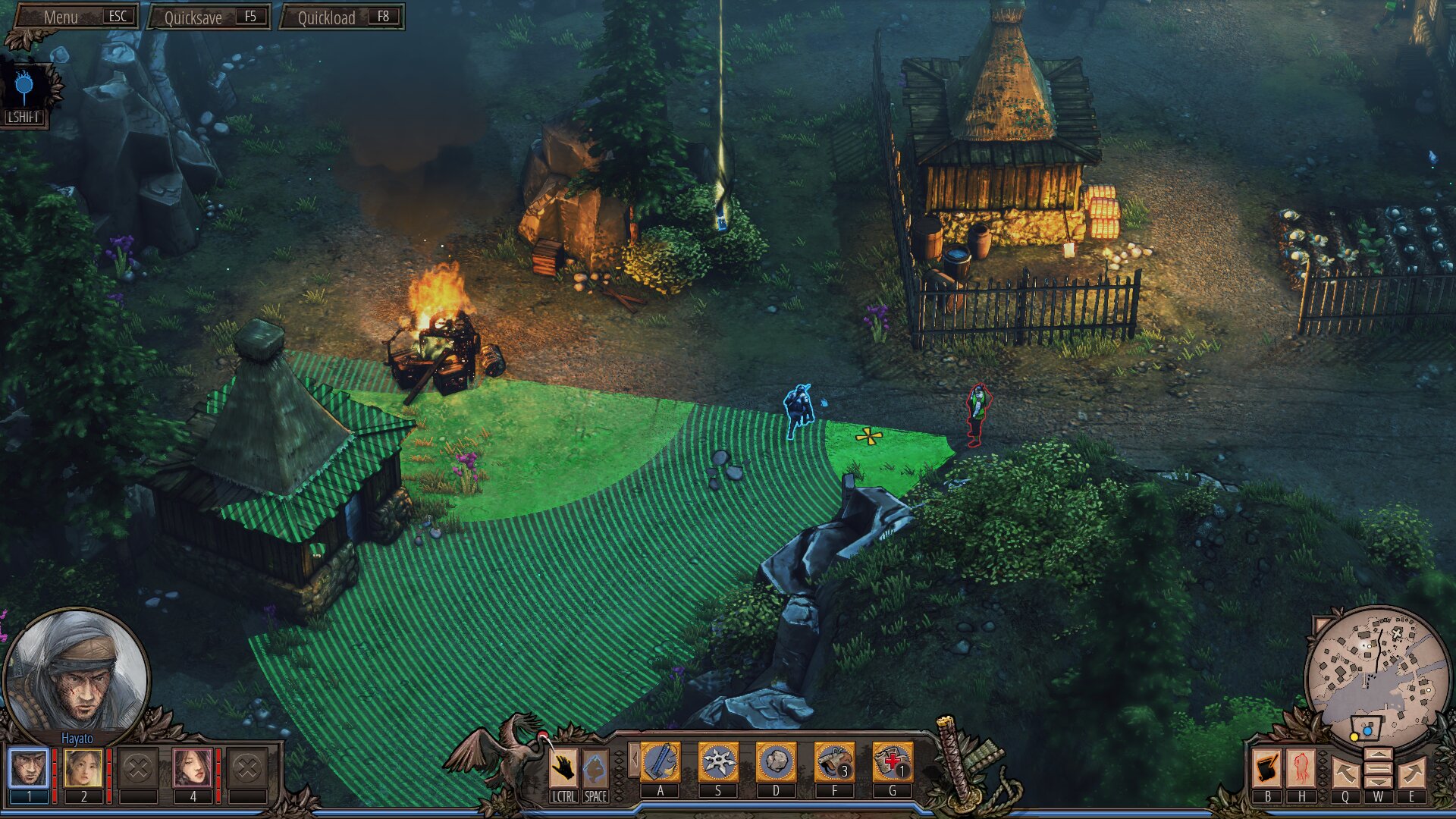The width and height of the screenshot is (1456, 819).
Task: Rotate camera left with arrow button
Action: (x=1345, y=773)
